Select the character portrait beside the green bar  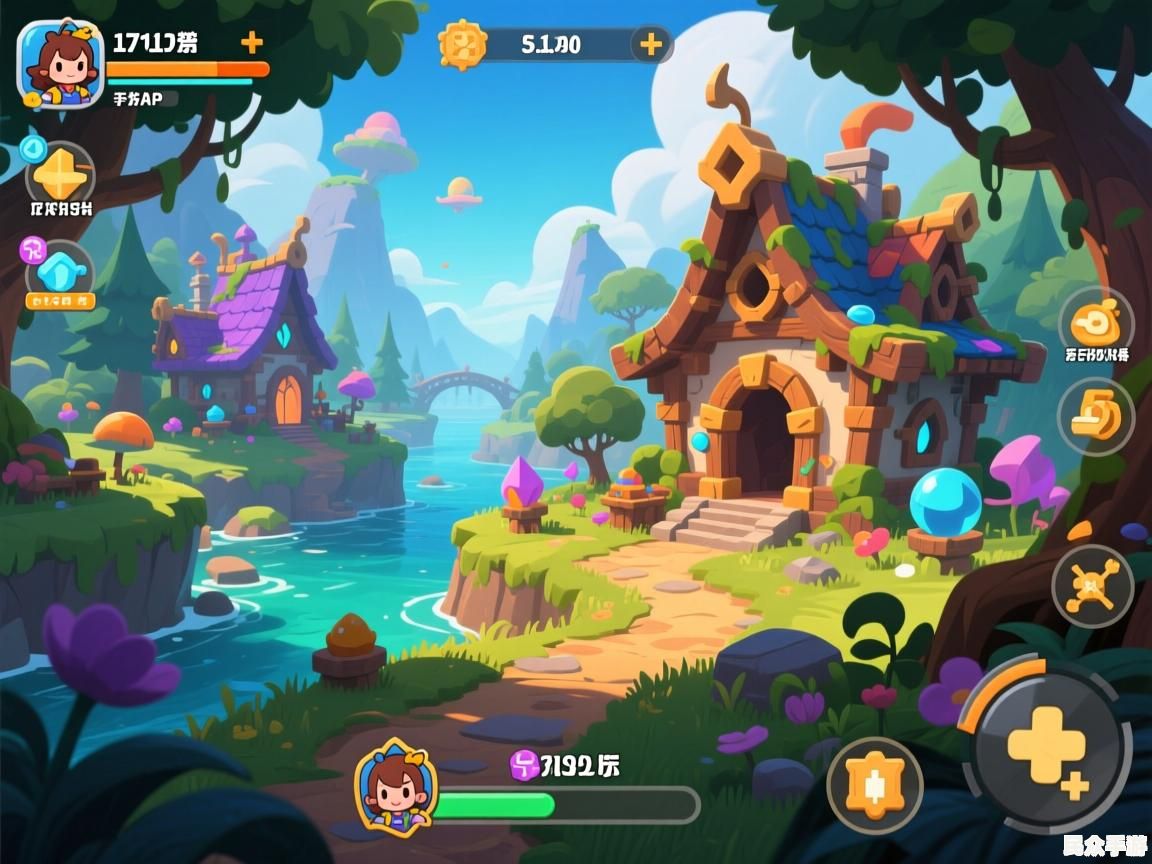(395, 785)
